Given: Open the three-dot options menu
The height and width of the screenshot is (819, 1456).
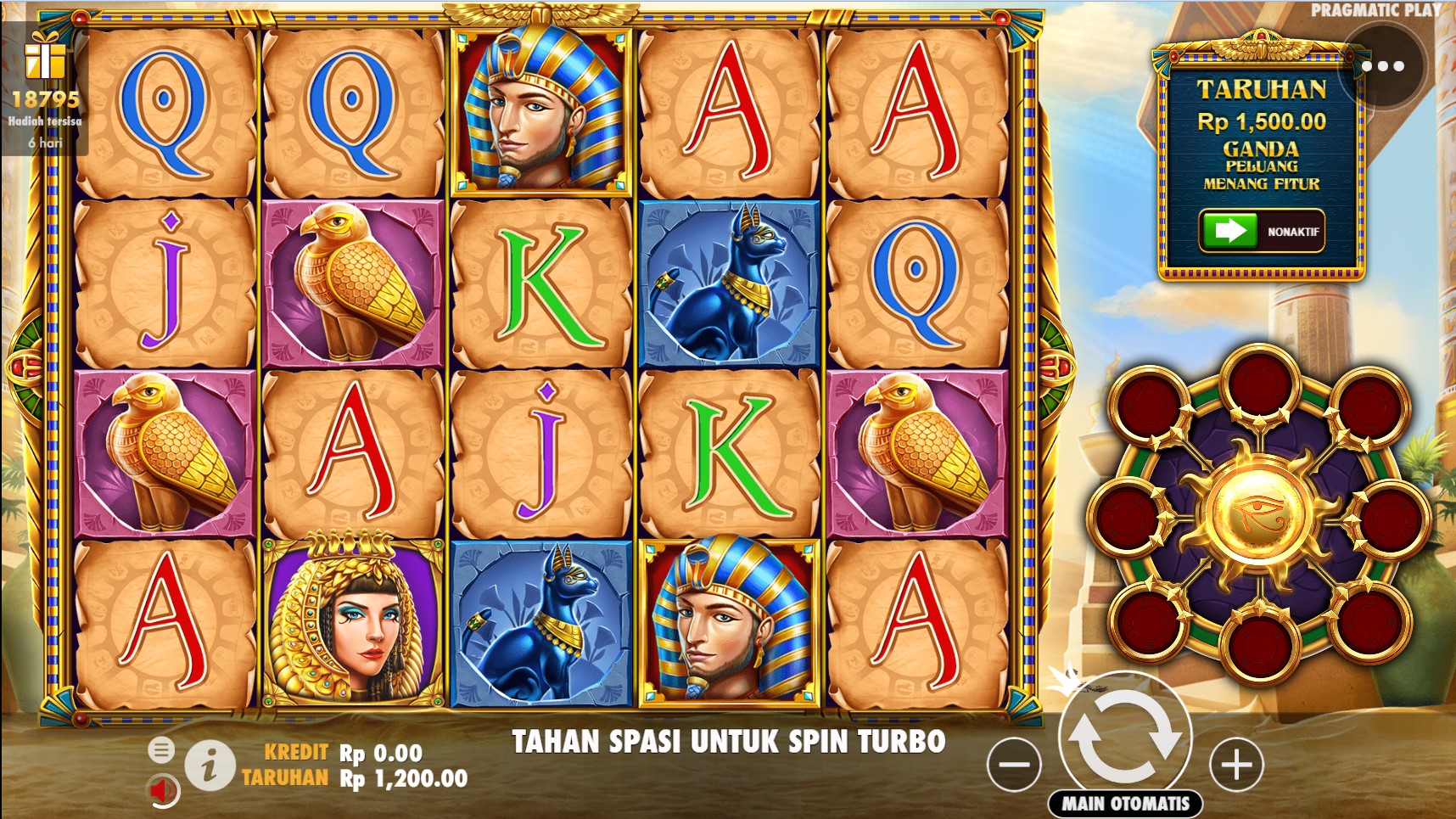Looking at the screenshot, I should (x=1382, y=66).
